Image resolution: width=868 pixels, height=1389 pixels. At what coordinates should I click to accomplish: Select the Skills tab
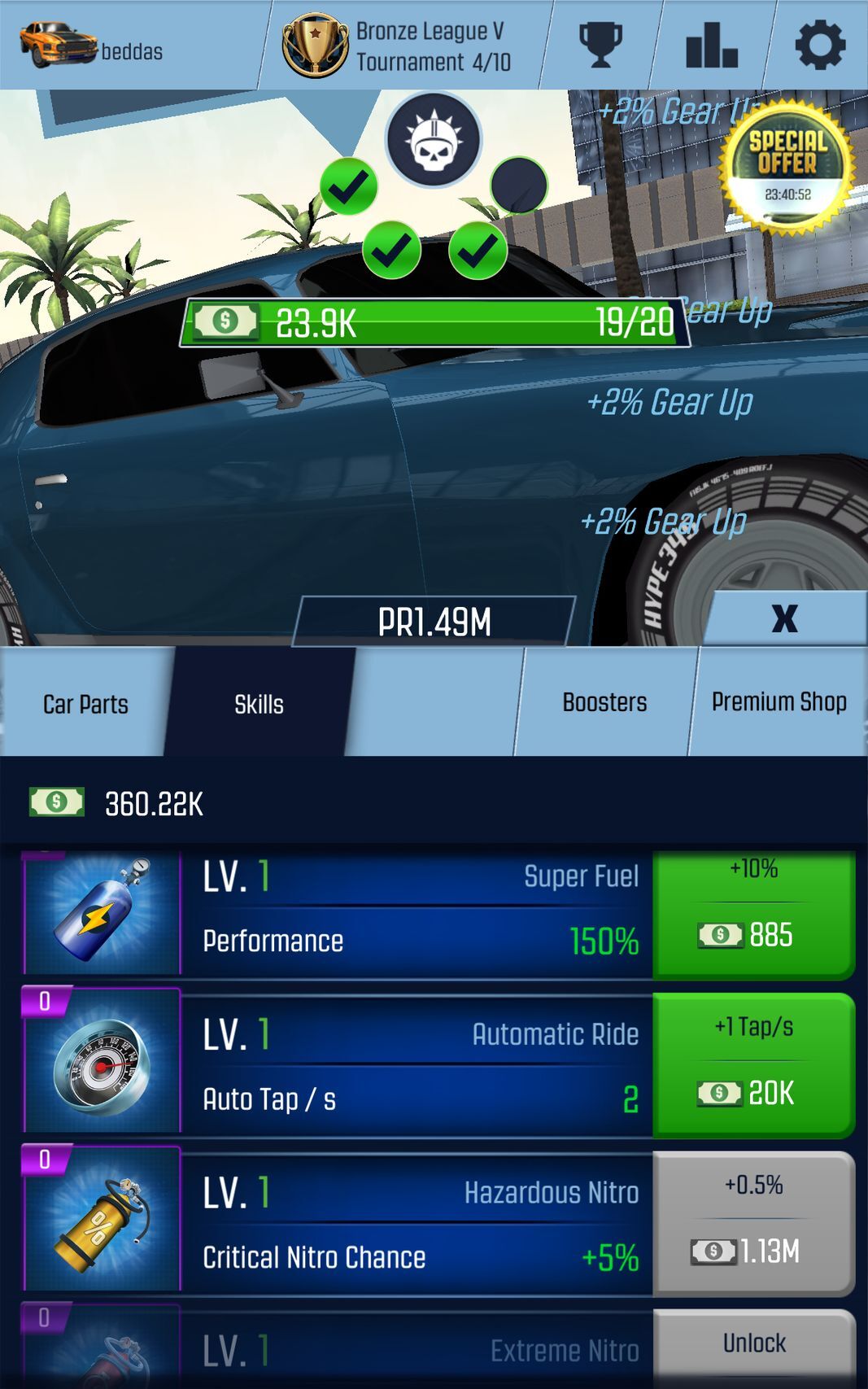pyautogui.click(x=259, y=704)
